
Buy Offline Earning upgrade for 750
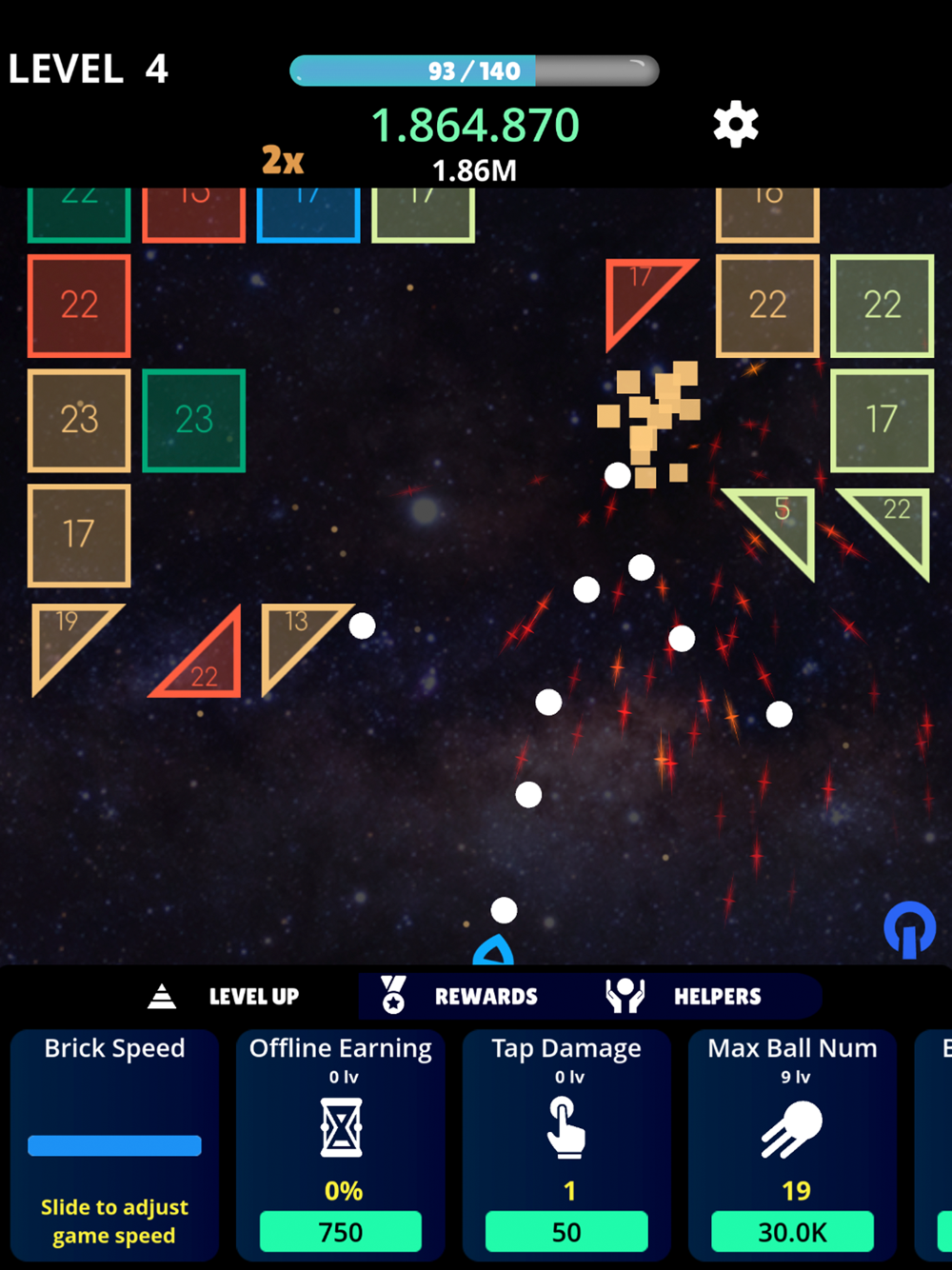(x=341, y=1232)
